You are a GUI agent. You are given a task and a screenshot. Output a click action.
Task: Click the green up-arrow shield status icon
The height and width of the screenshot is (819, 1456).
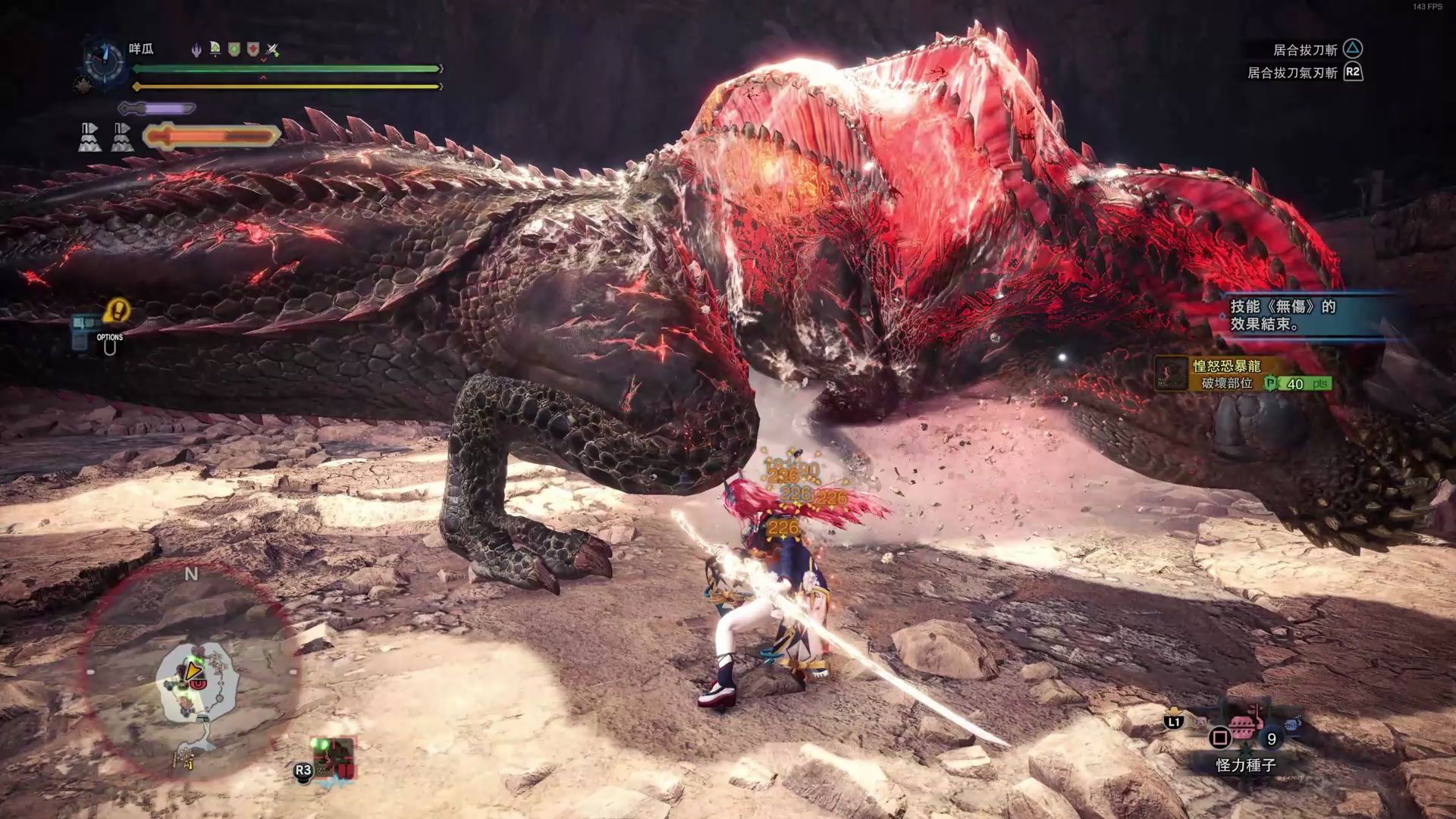(x=234, y=50)
